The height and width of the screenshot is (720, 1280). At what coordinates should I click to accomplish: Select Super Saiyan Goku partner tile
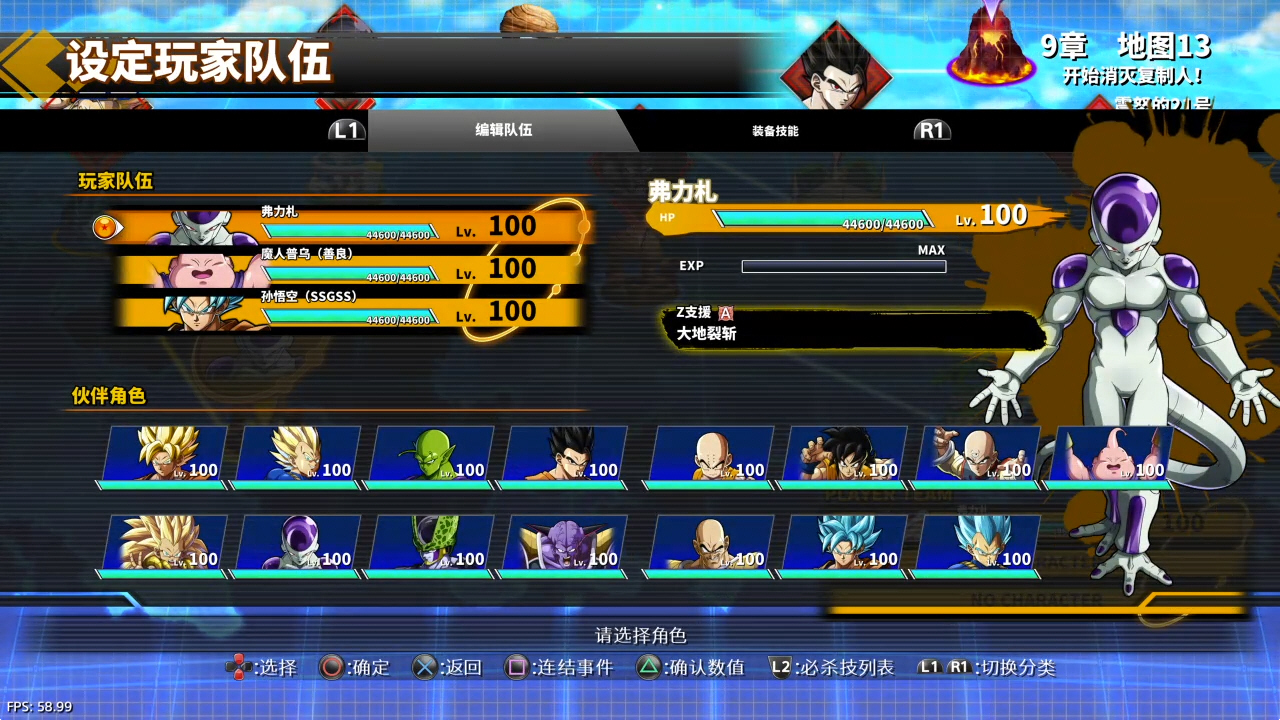[165, 456]
